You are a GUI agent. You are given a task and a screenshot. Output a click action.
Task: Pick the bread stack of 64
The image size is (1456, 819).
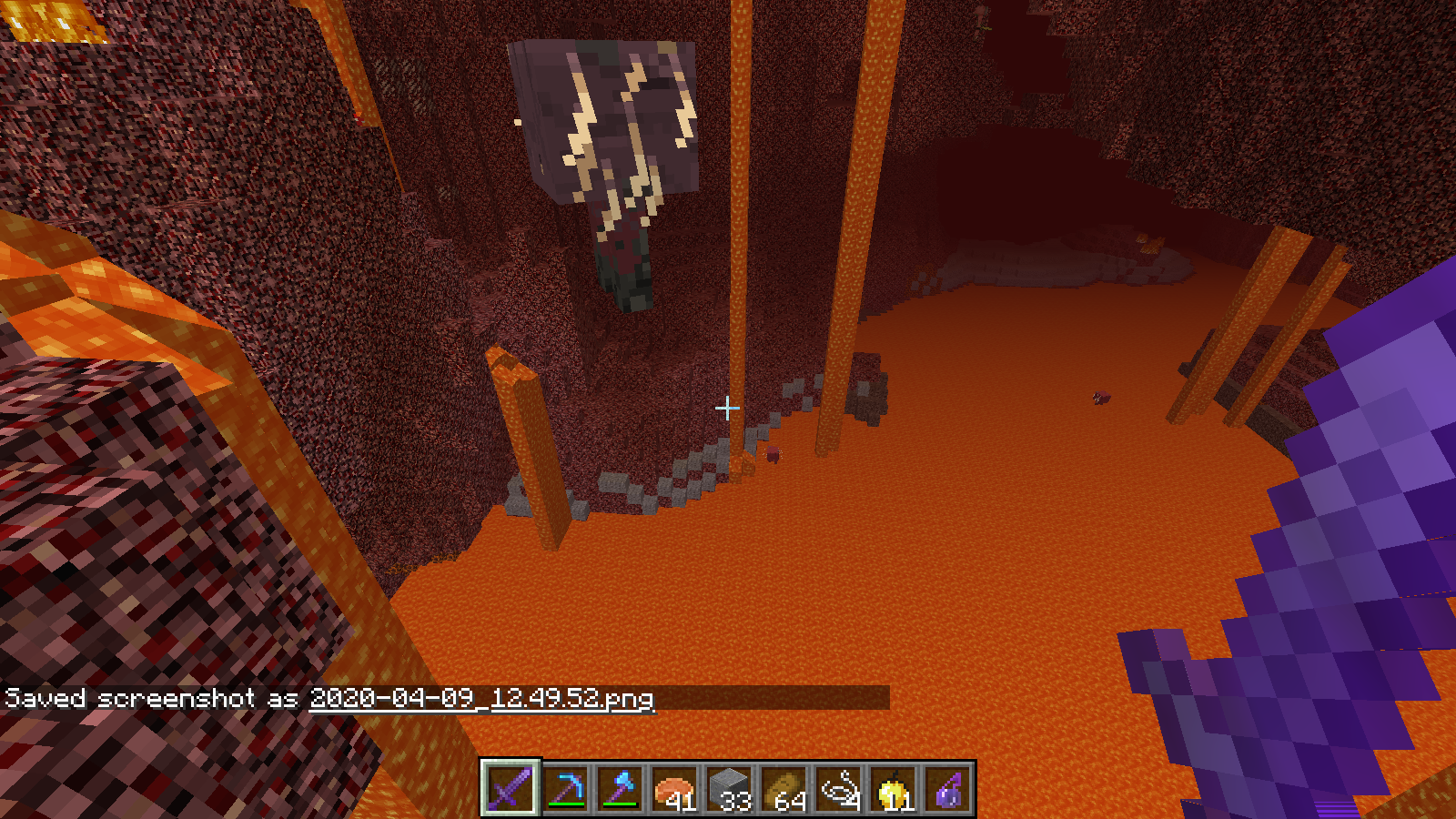784,788
